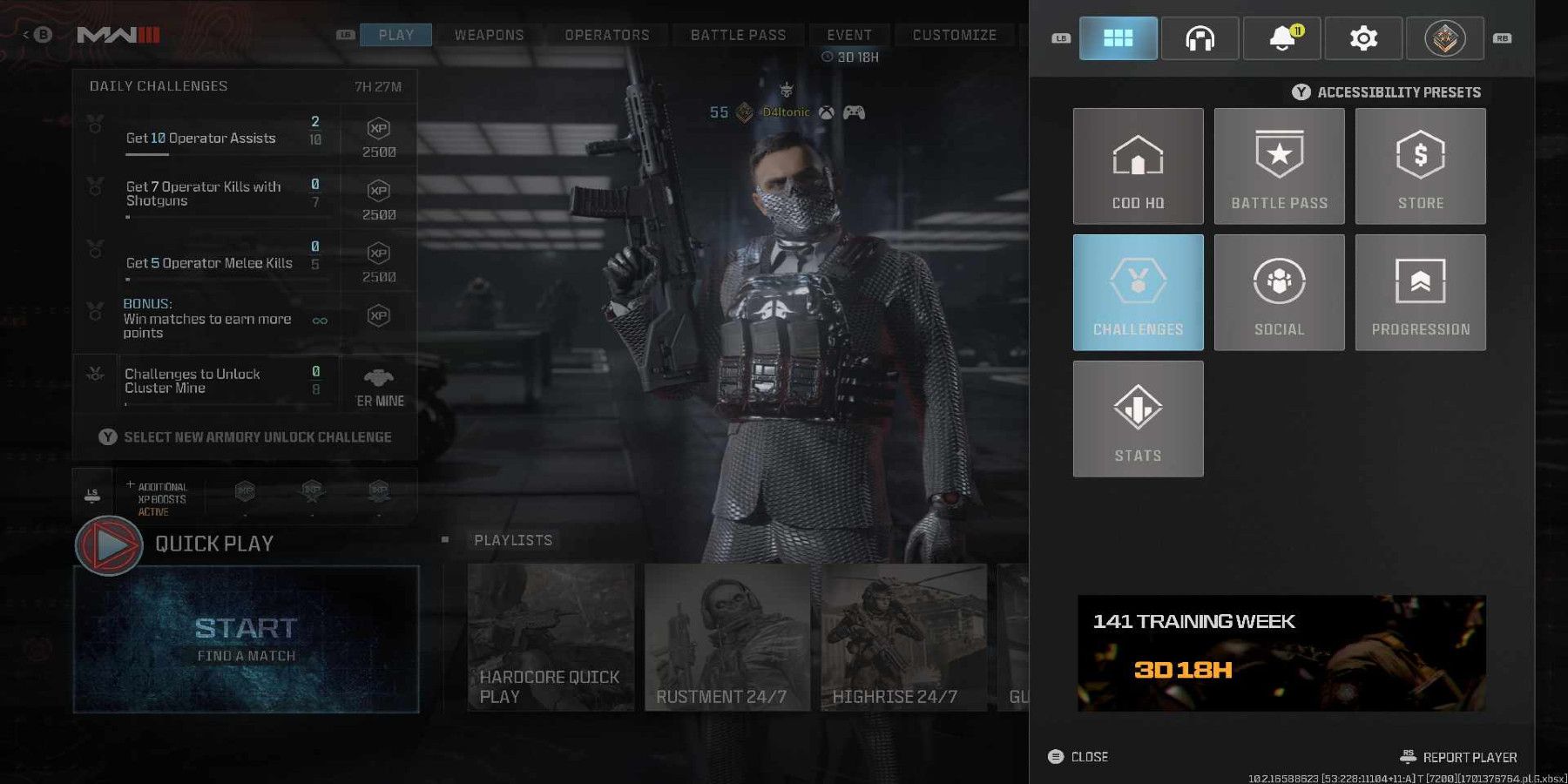Switch to the Weapons tab
This screenshot has height=784, width=1568.
(488, 35)
